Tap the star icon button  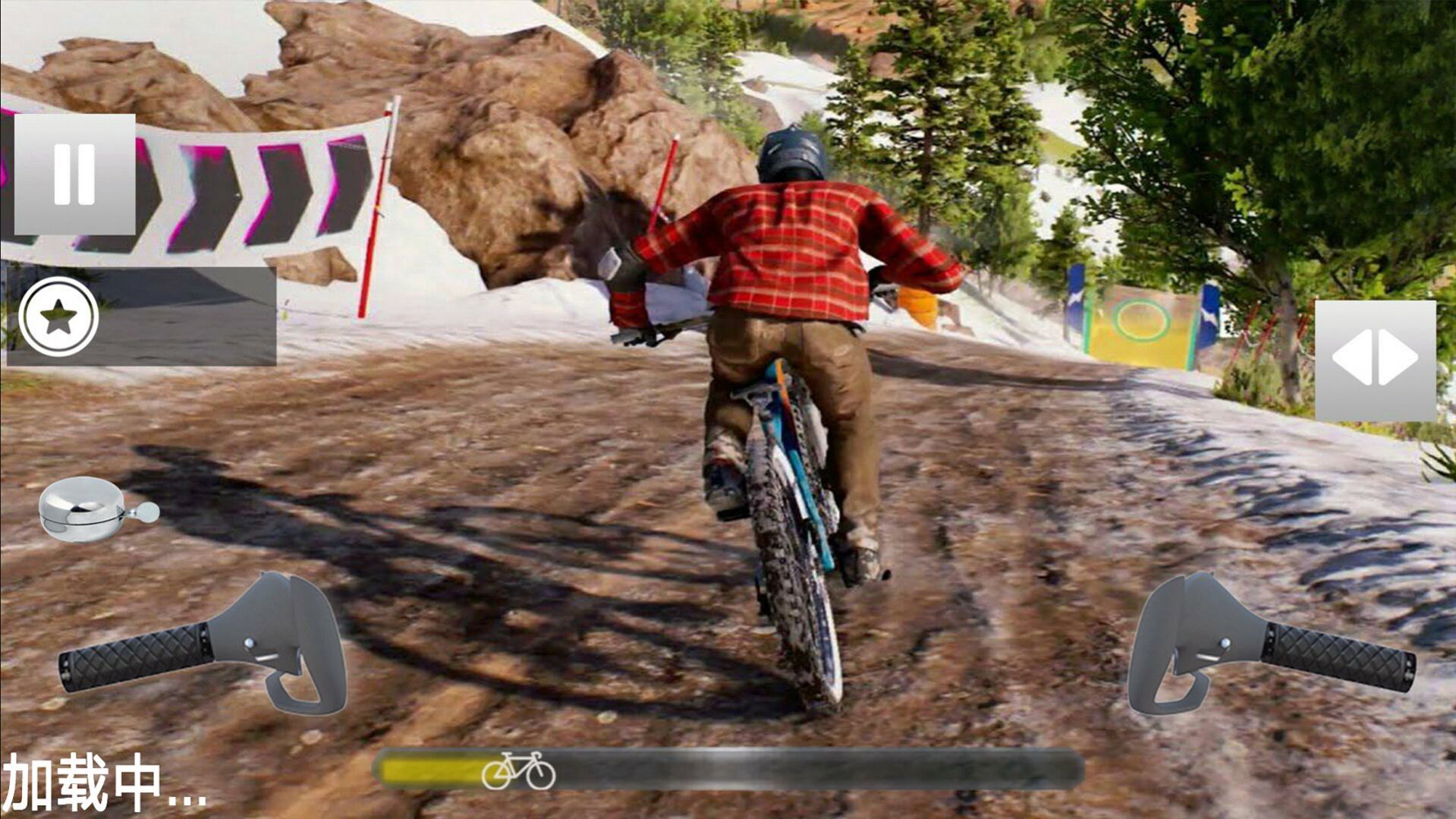pyautogui.click(x=58, y=317)
